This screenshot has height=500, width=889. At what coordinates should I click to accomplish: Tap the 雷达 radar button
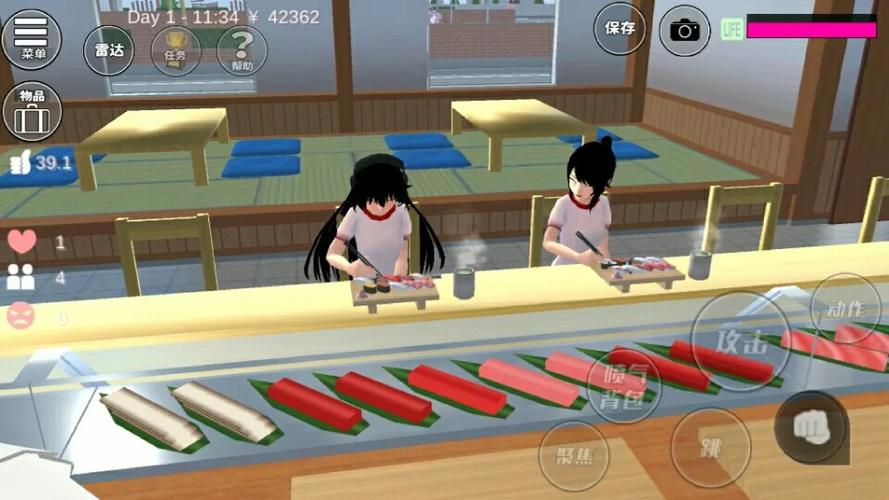108,50
